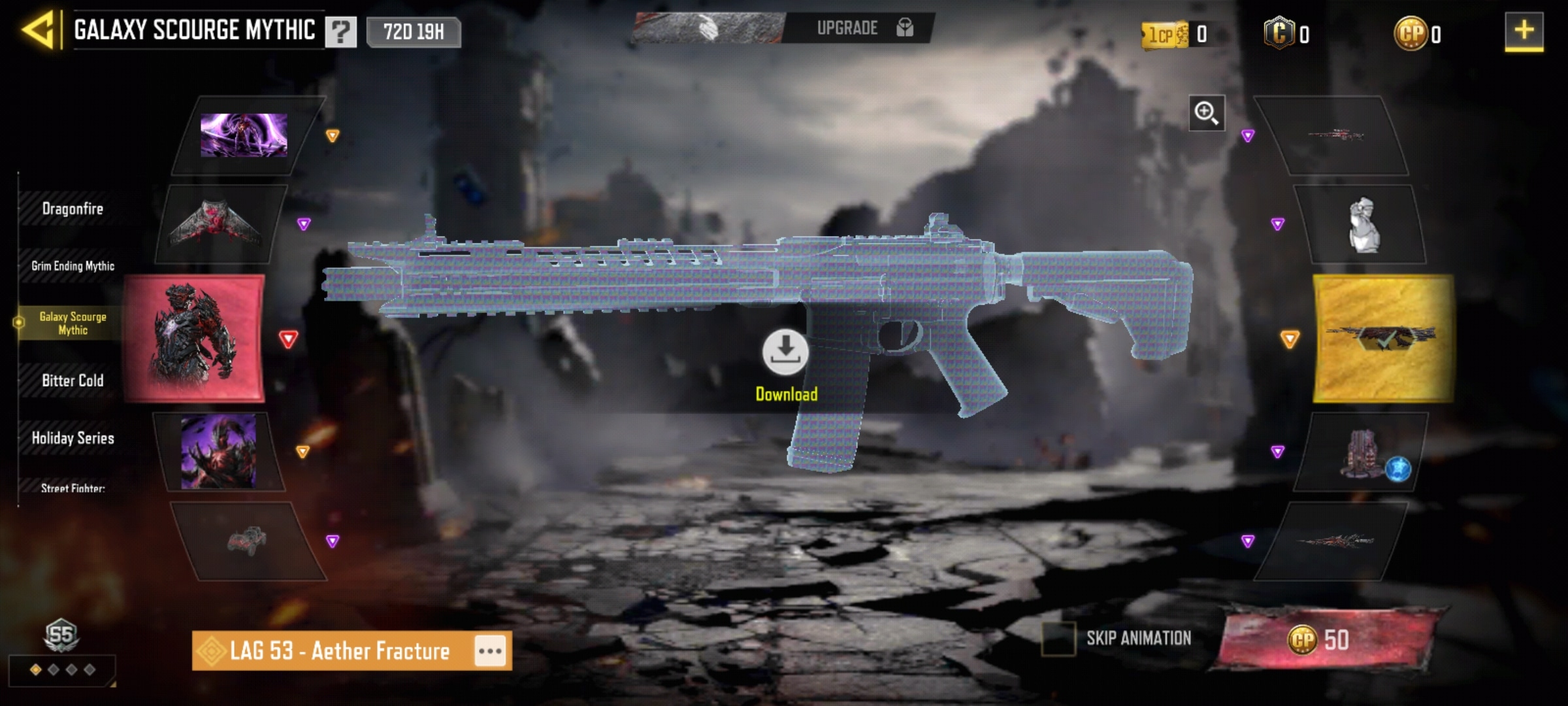Select the gold-highlighted weapon reward tile
The width and height of the screenshot is (1568, 706).
point(1383,338)
